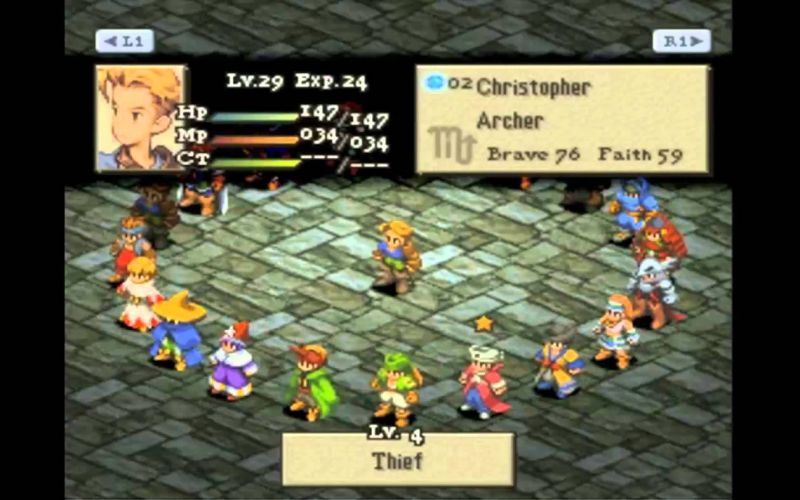Select the archer standing alone in center

pyautogui.click(x=396, y=257)
